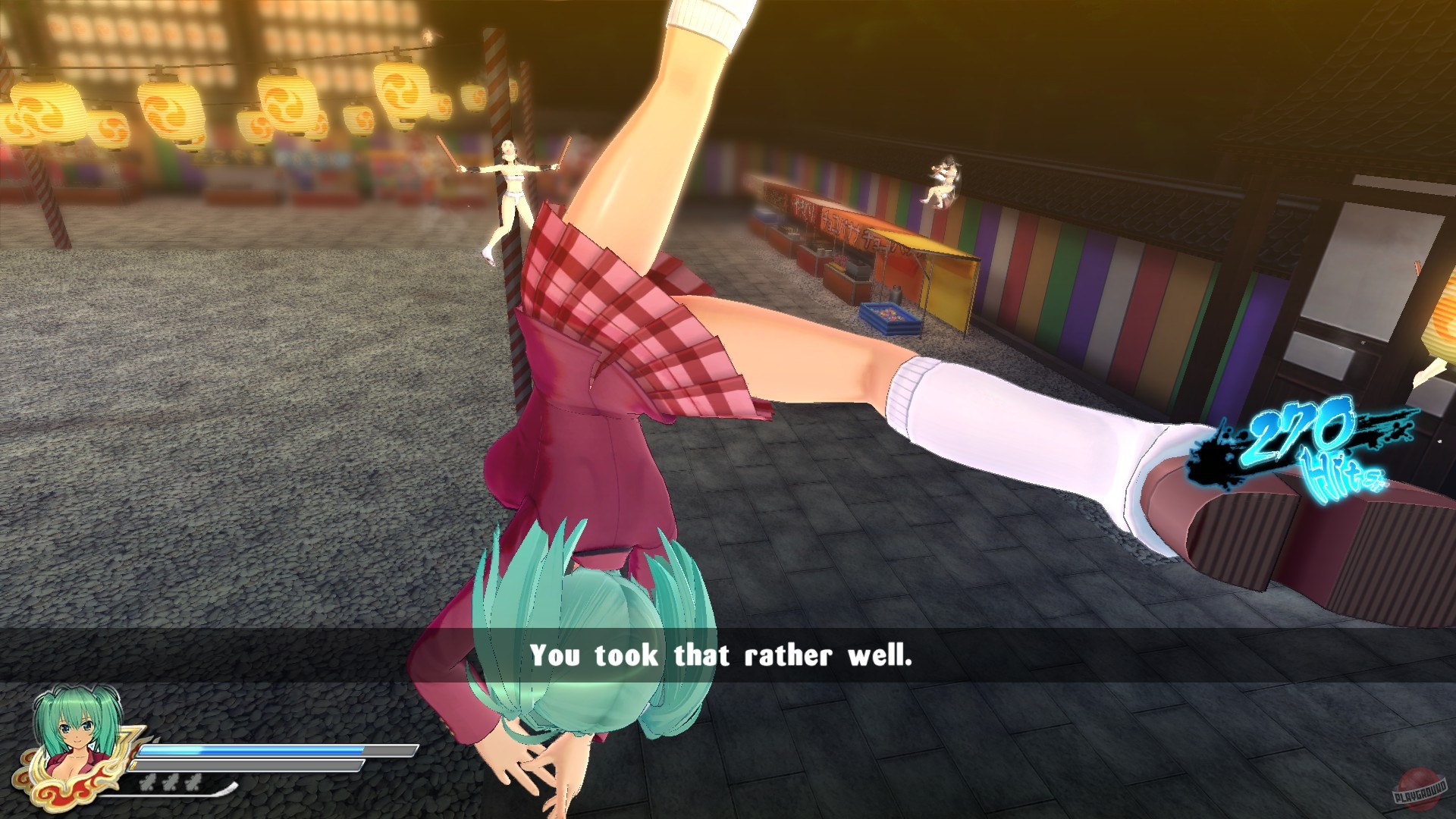The width and height of the screenshot is (1456, 819).
Task: Click the orange segment of the ninja art gauge
Action: pos(135,765)
